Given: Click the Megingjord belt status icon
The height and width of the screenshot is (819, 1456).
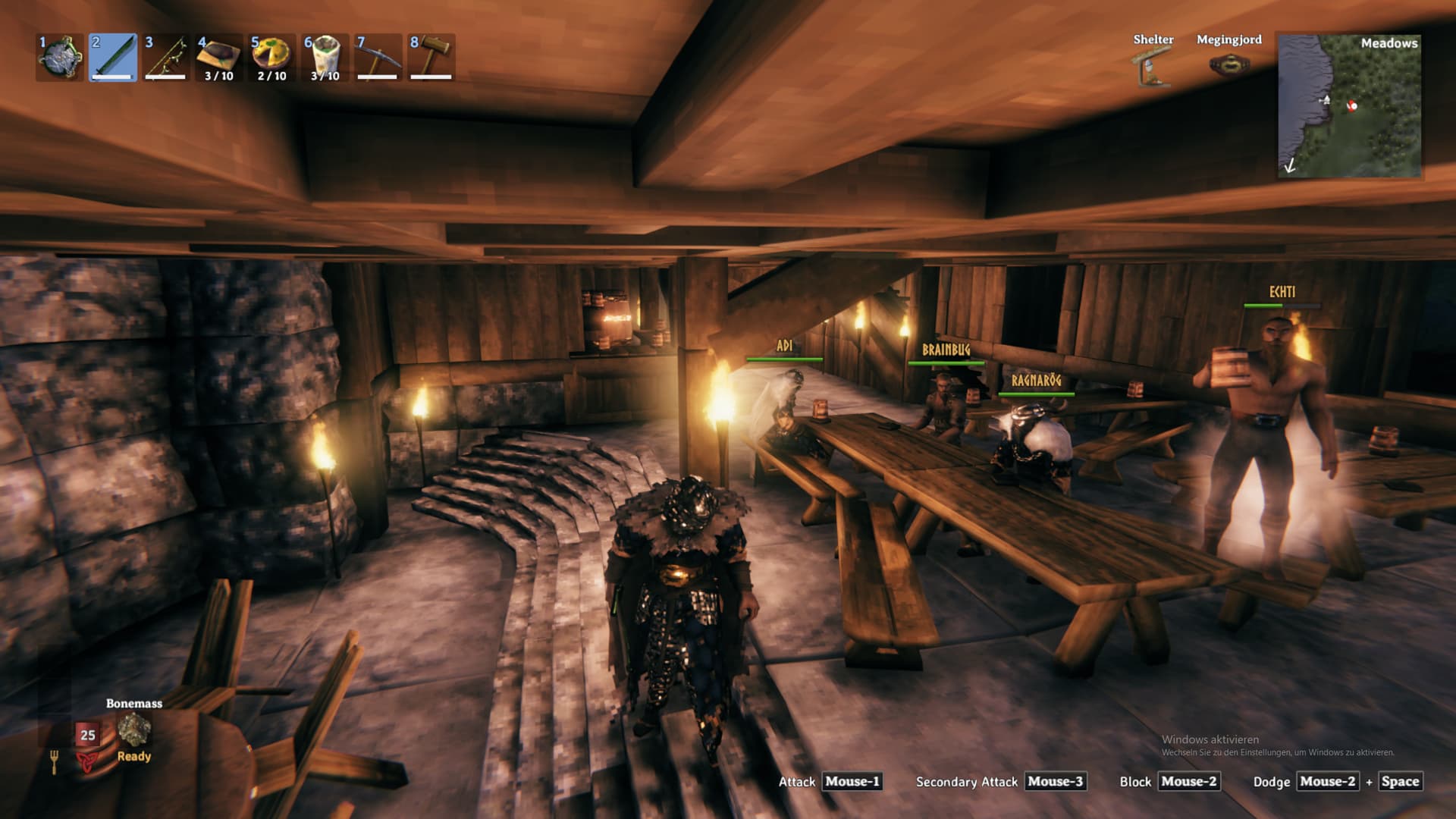Looking at the screenshot, I should [1228, 66].
